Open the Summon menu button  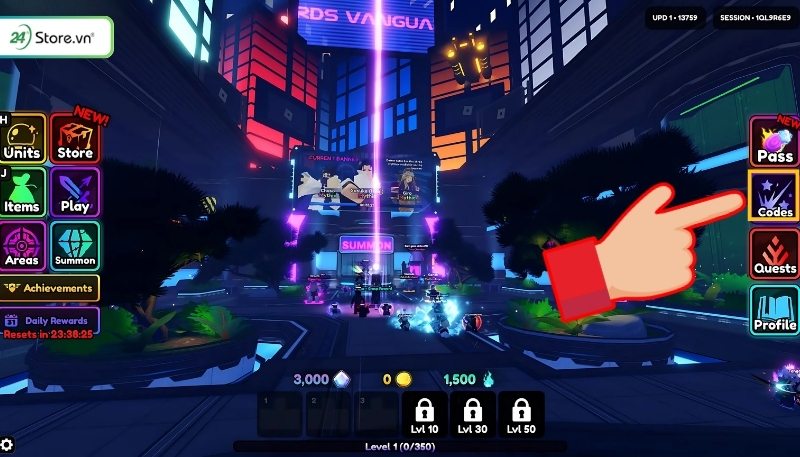(74, 246)
